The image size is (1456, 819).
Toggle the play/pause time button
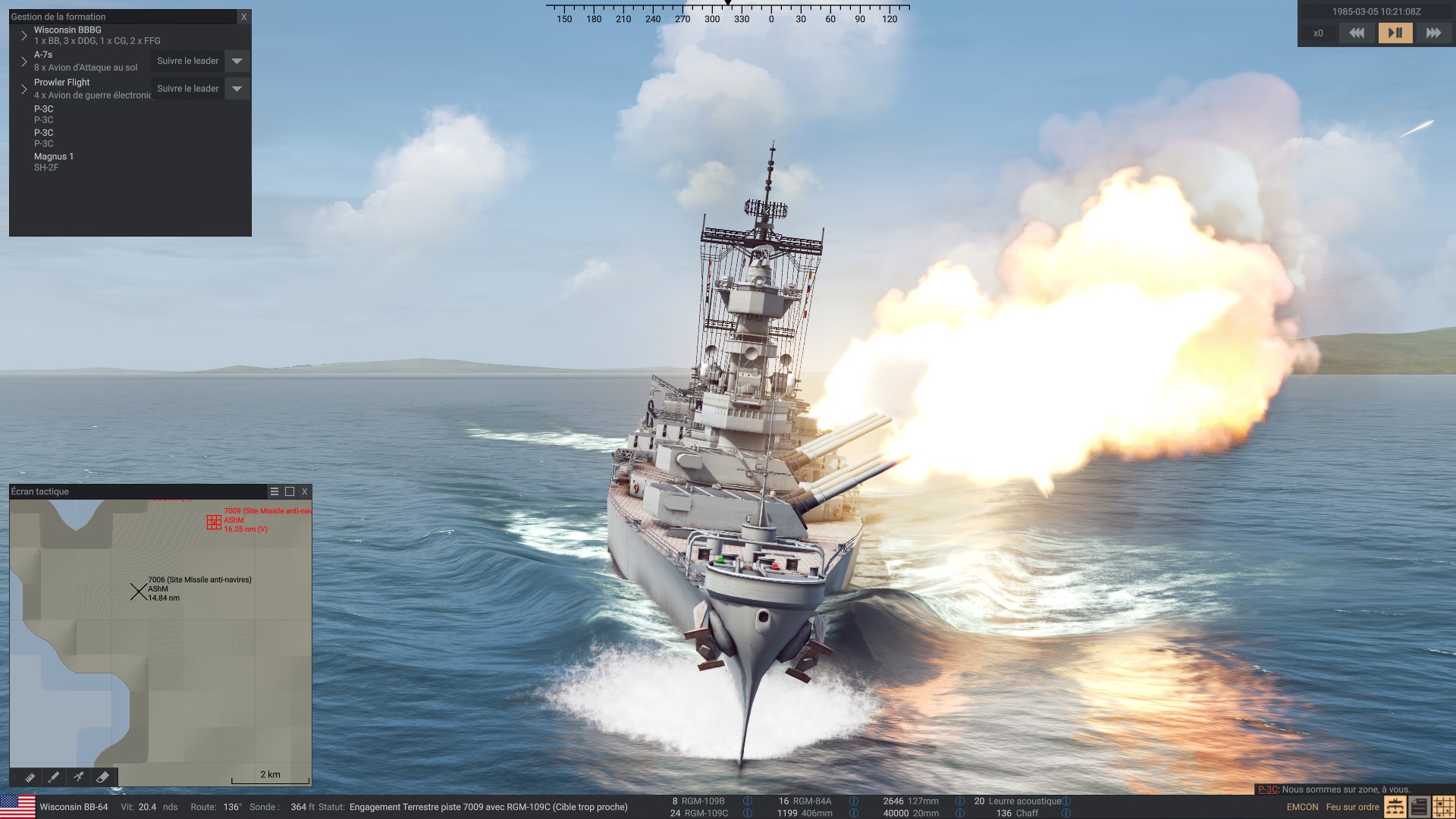(1395, 33)
